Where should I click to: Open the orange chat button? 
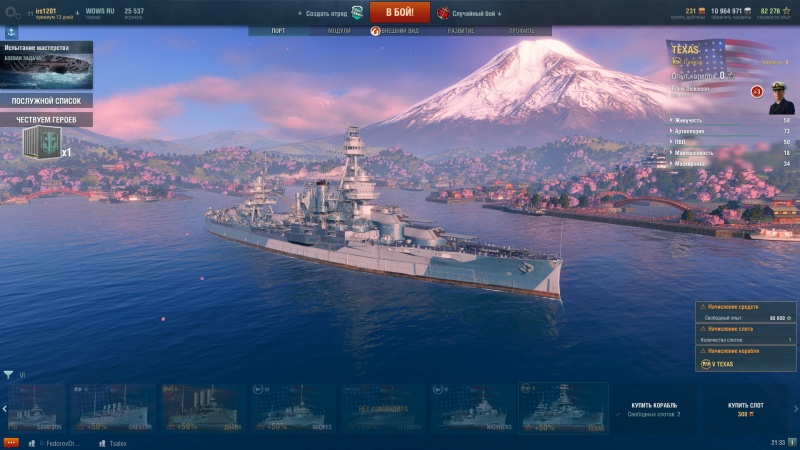[x=11, y=441]
